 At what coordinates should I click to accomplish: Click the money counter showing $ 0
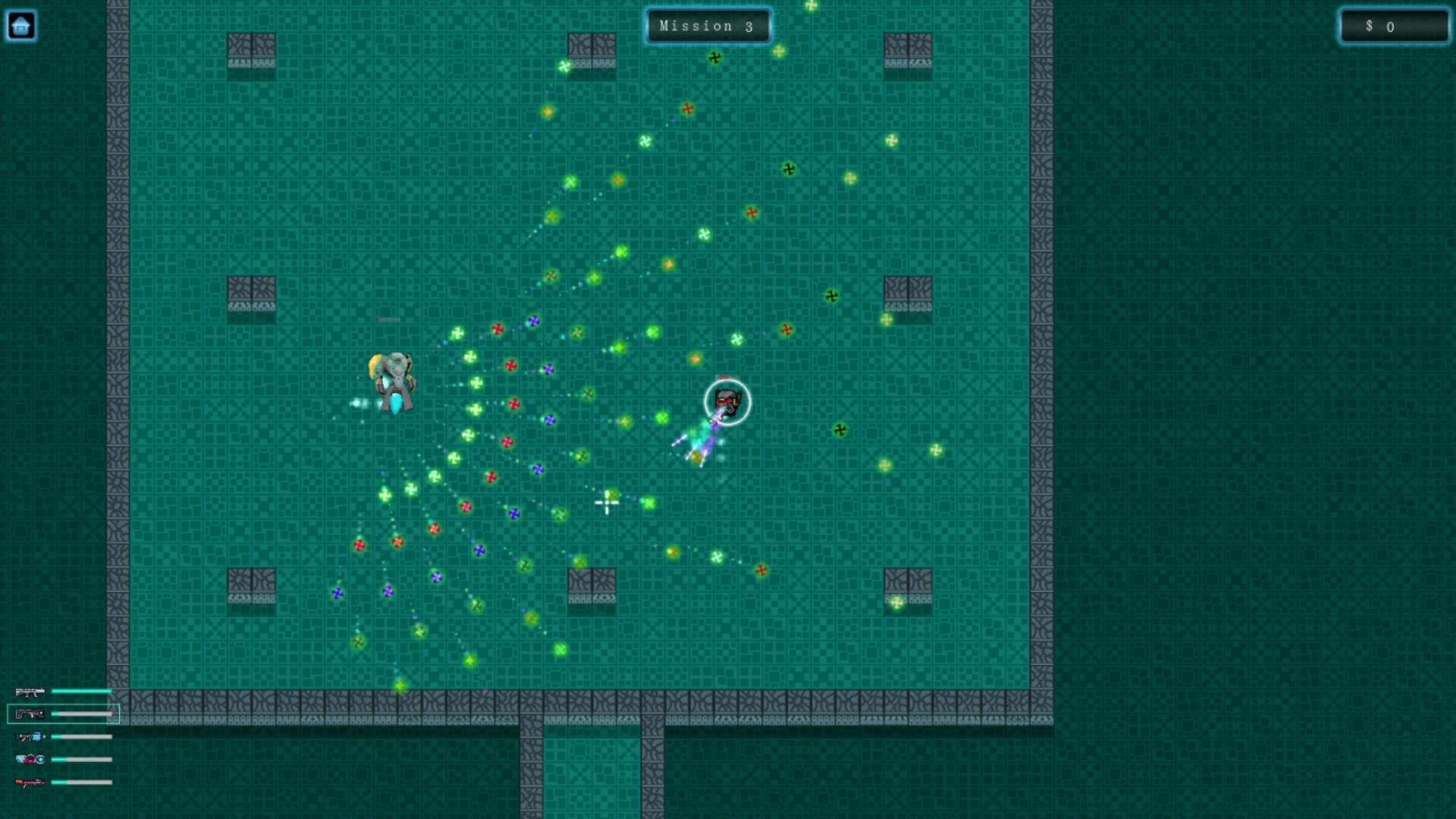[1394, 27]
